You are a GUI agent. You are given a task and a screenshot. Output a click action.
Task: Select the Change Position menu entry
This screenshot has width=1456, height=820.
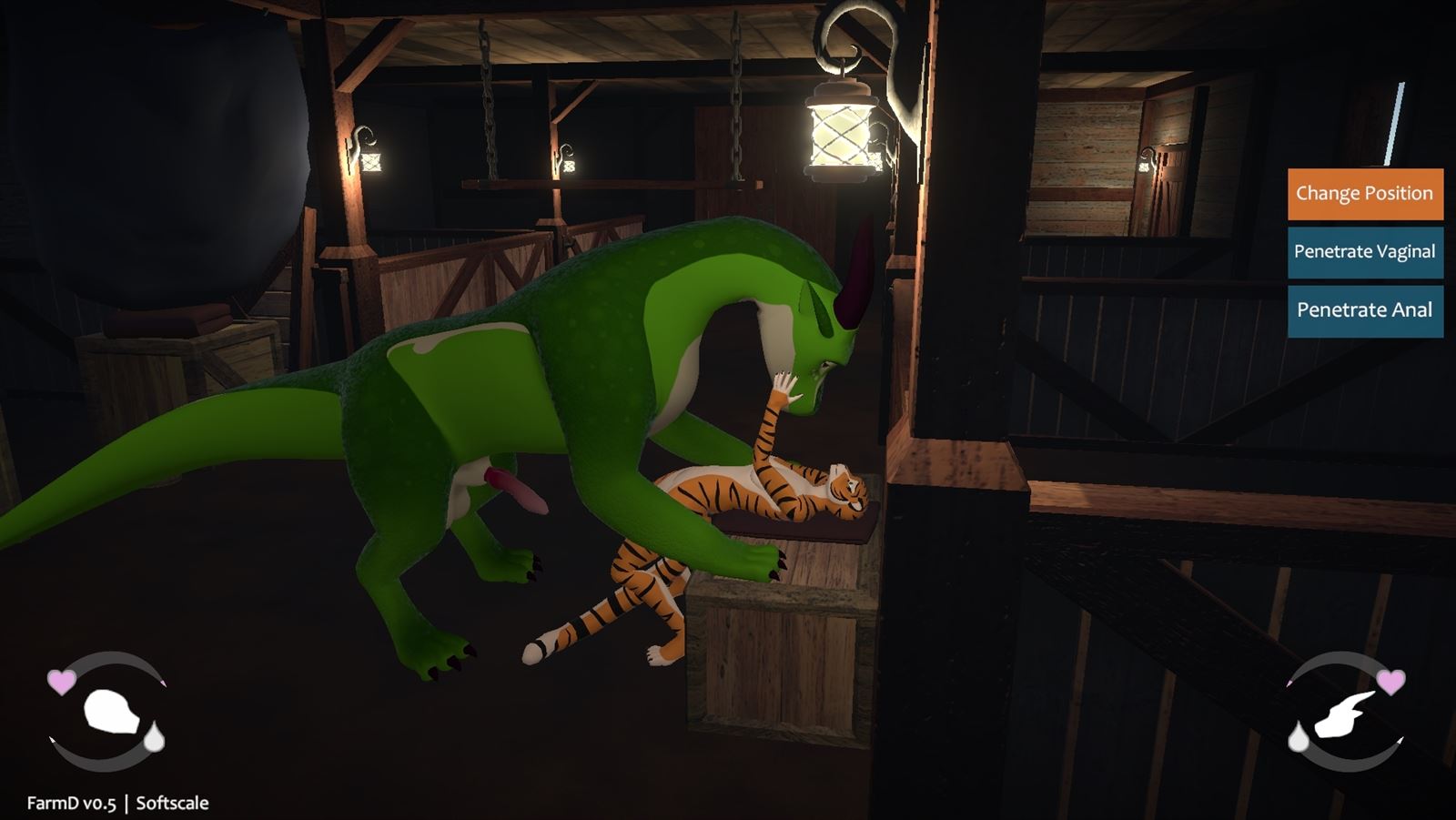(x=1364, y=193)
